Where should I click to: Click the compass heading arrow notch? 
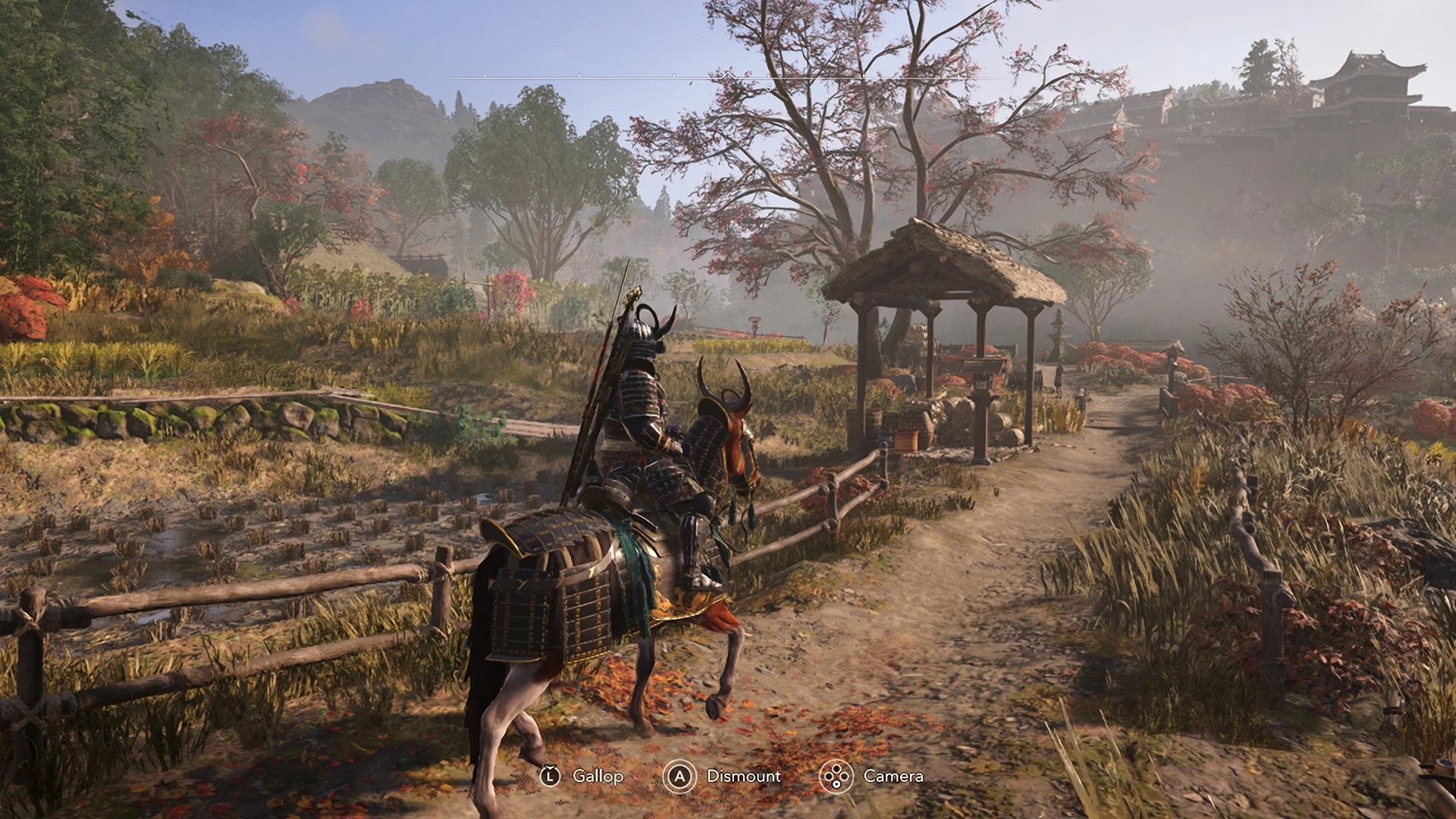pyautogui.click(x=728, y=75)
